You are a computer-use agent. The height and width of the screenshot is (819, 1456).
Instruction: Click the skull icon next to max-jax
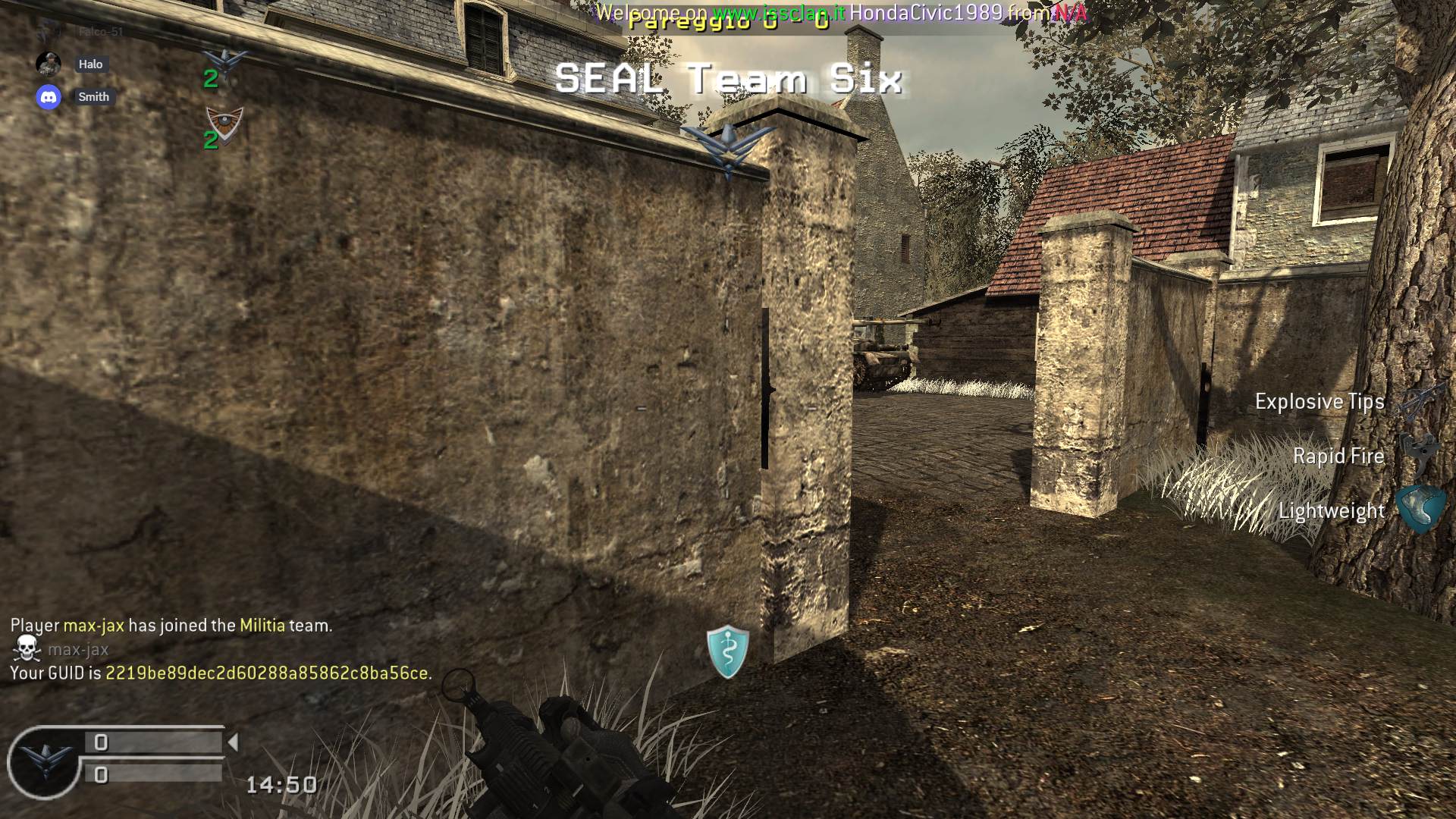click(x=27, y=648)
